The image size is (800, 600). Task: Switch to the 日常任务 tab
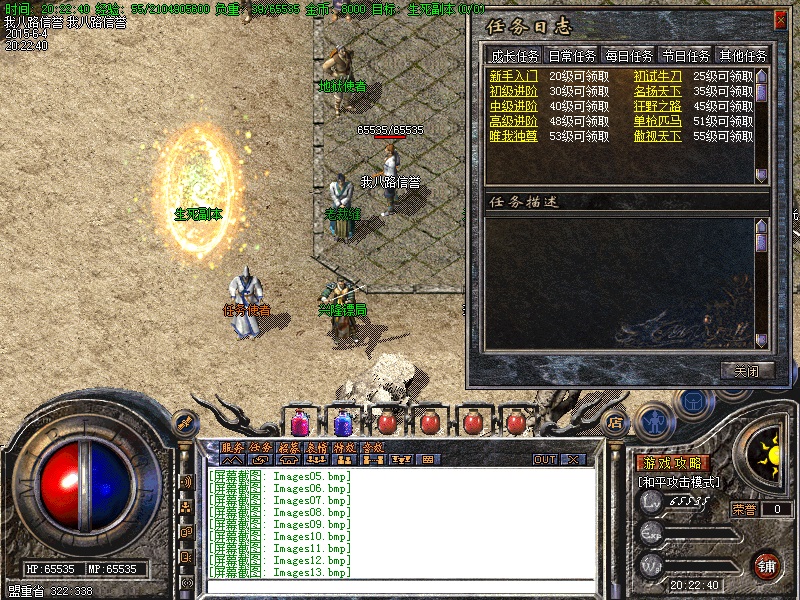point(571,56)
